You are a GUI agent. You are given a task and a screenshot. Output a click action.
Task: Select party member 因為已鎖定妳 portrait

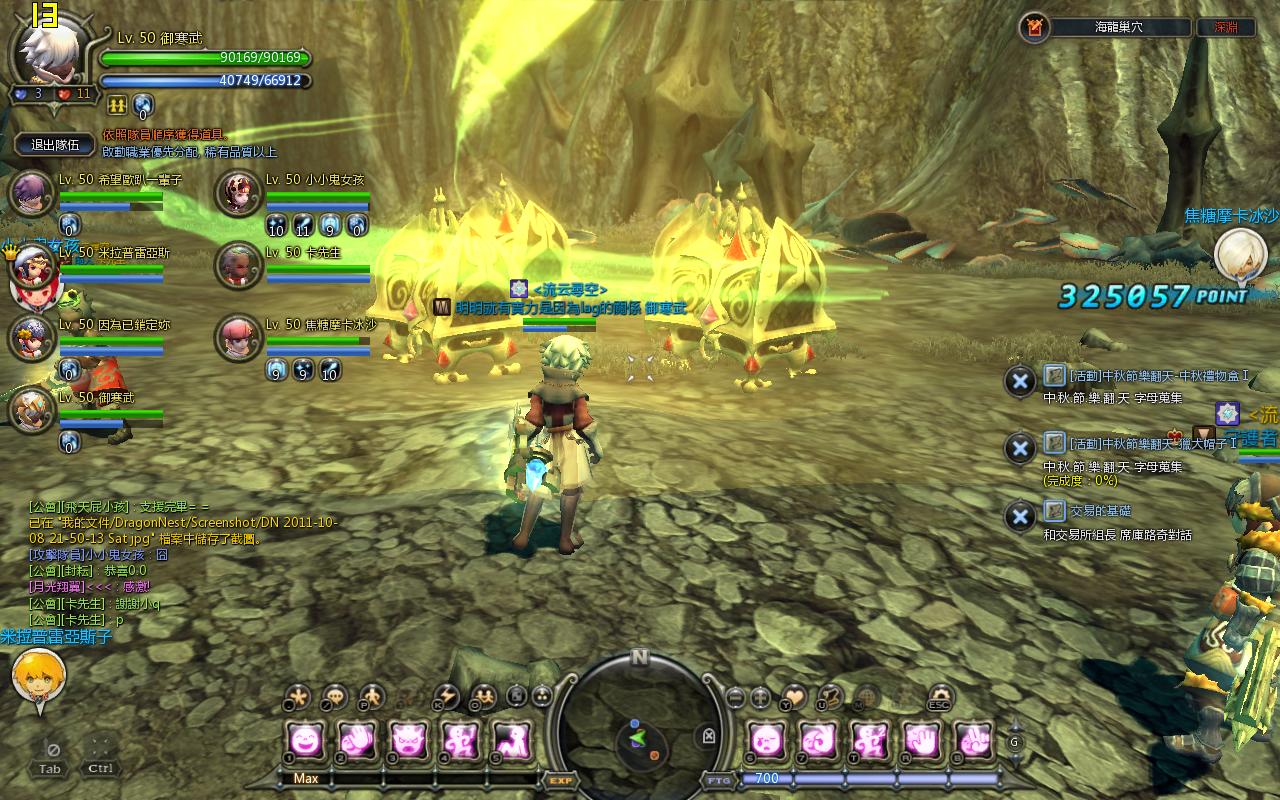31,338
